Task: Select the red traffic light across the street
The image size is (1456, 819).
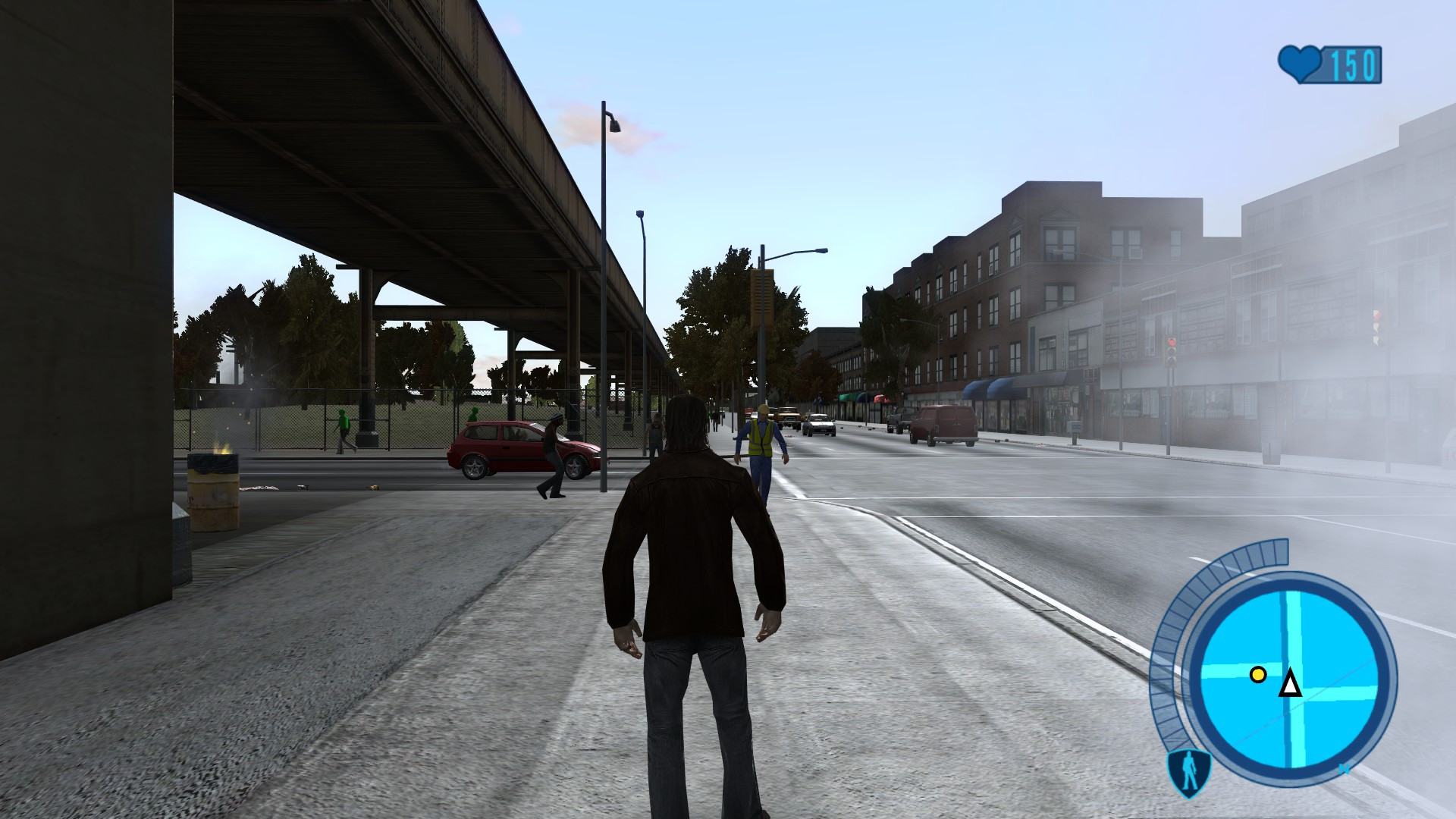Action: (1172, 343)
